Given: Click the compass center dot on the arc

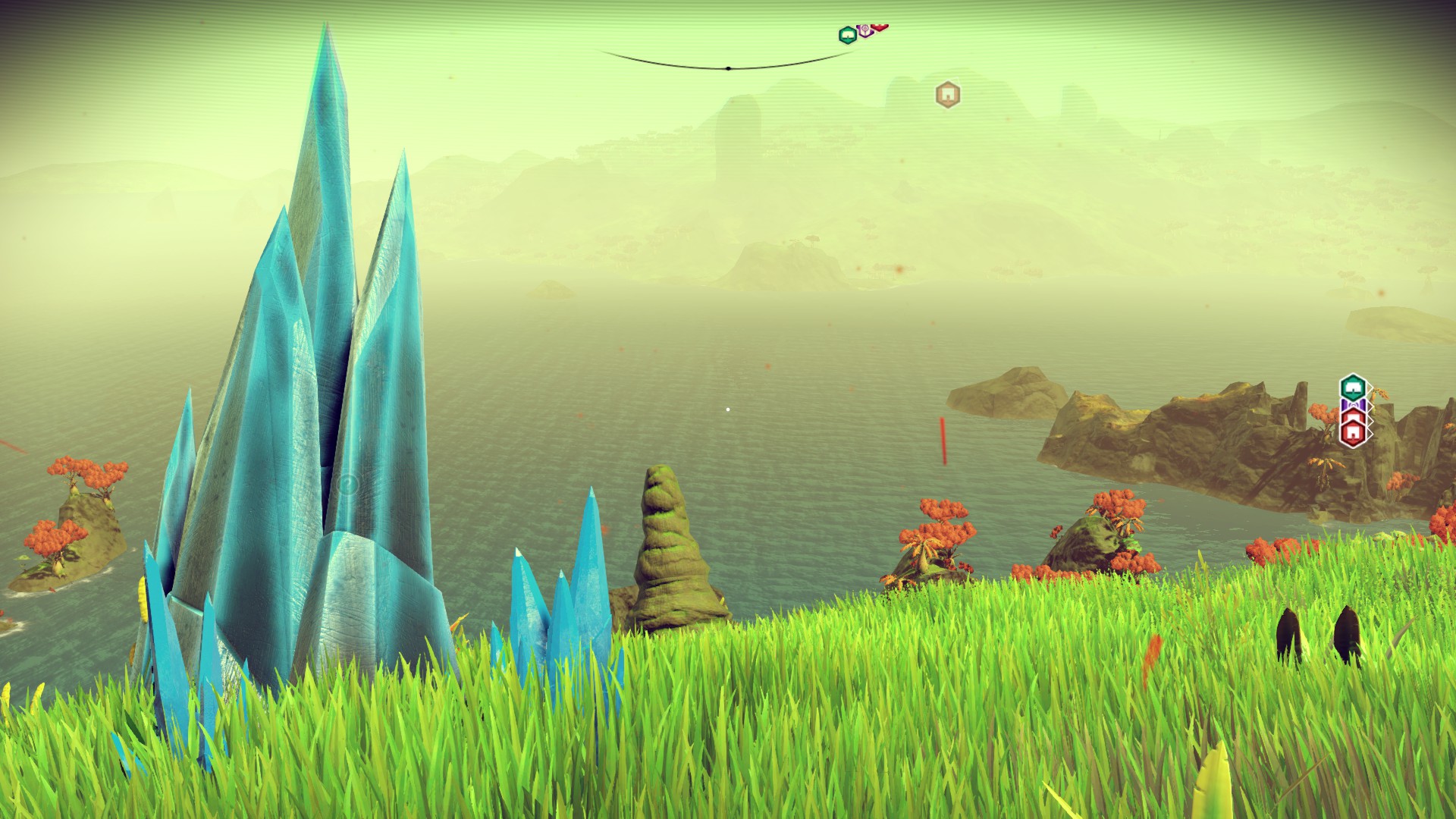Looking at the screenshot, I should click(728, 68).
